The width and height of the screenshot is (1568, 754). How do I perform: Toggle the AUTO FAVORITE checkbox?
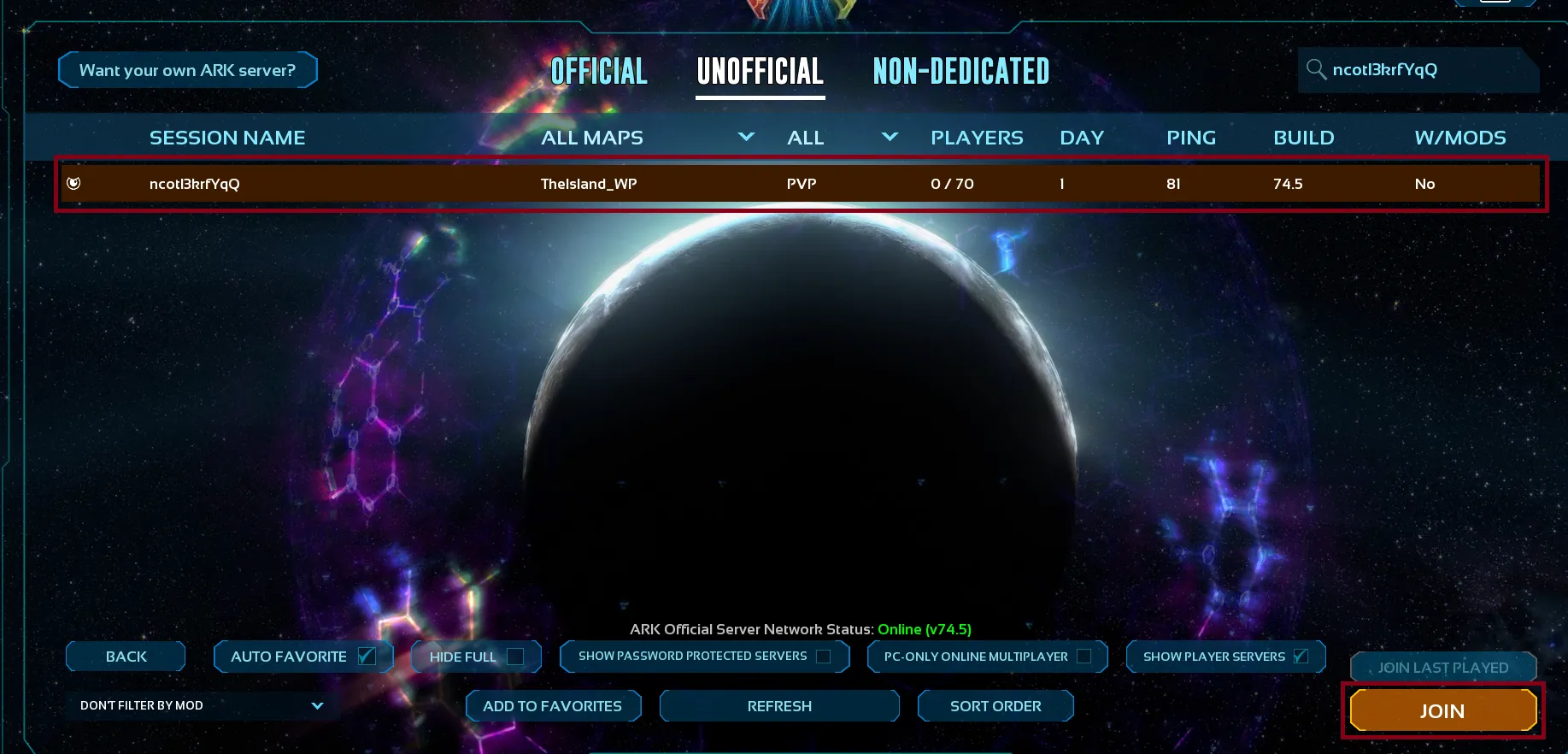pos(367,655)
